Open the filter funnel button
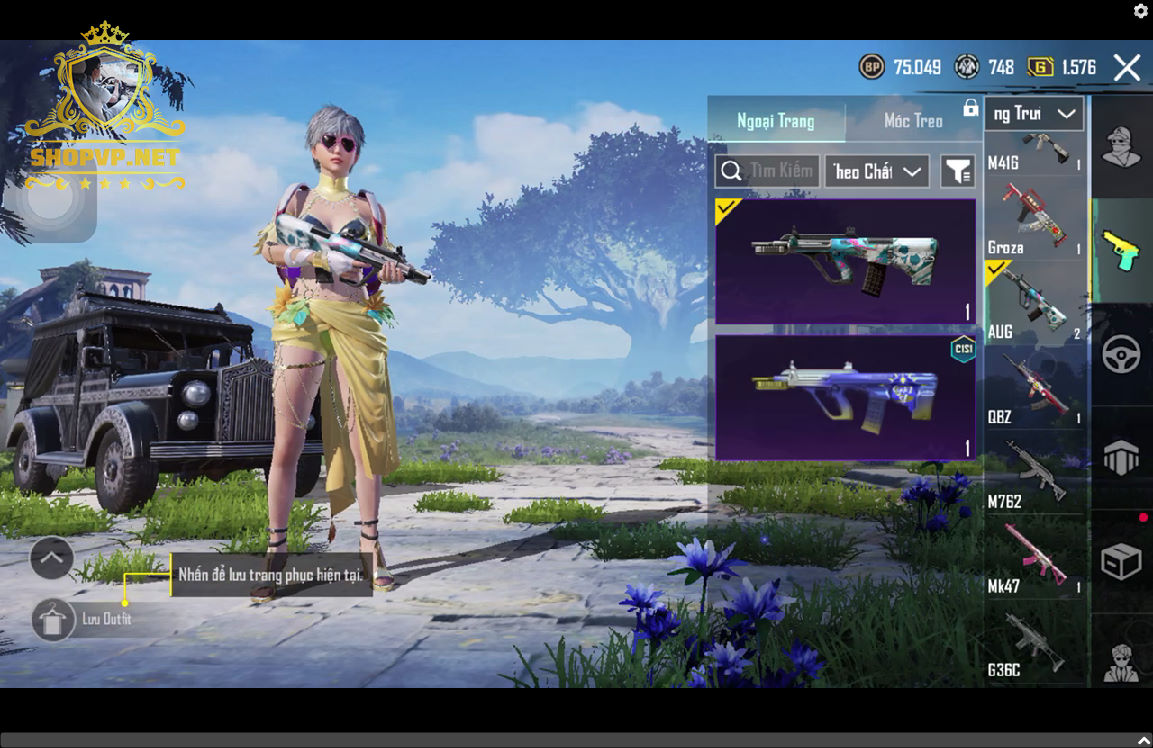1153x748 pixels. pos(958,171)
